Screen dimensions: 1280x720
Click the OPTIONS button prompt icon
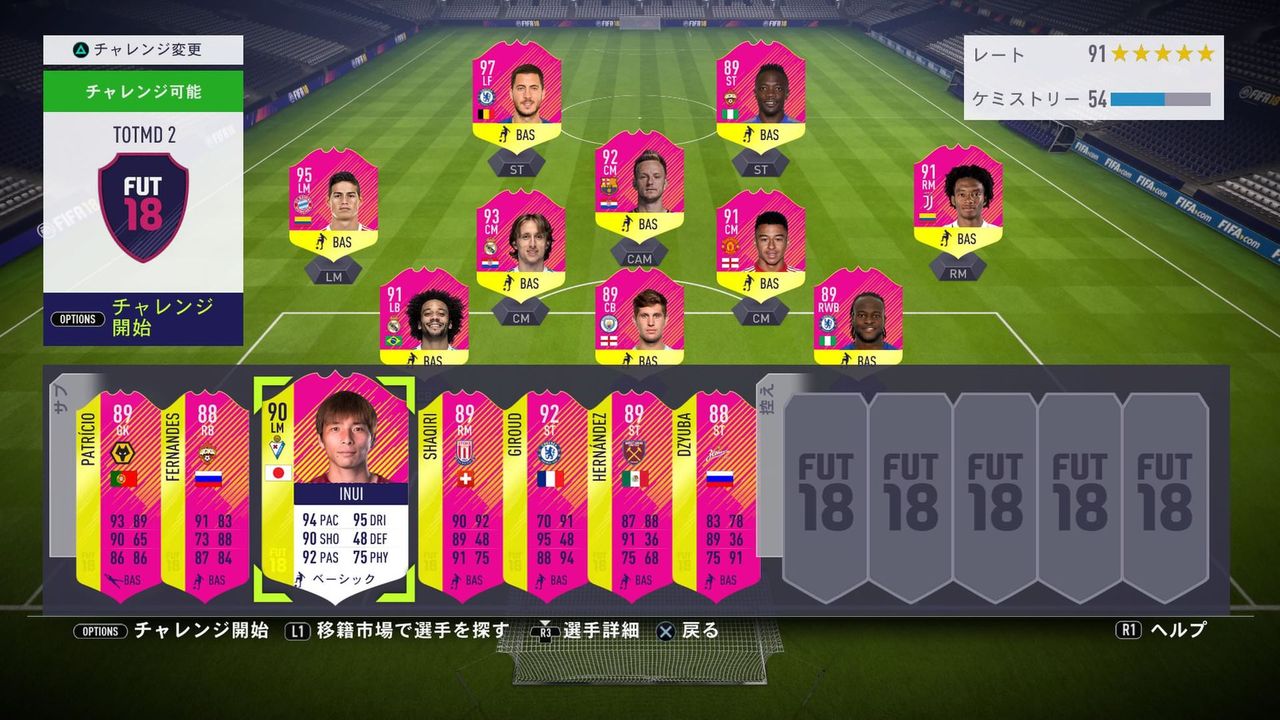[x=100, y=631]
